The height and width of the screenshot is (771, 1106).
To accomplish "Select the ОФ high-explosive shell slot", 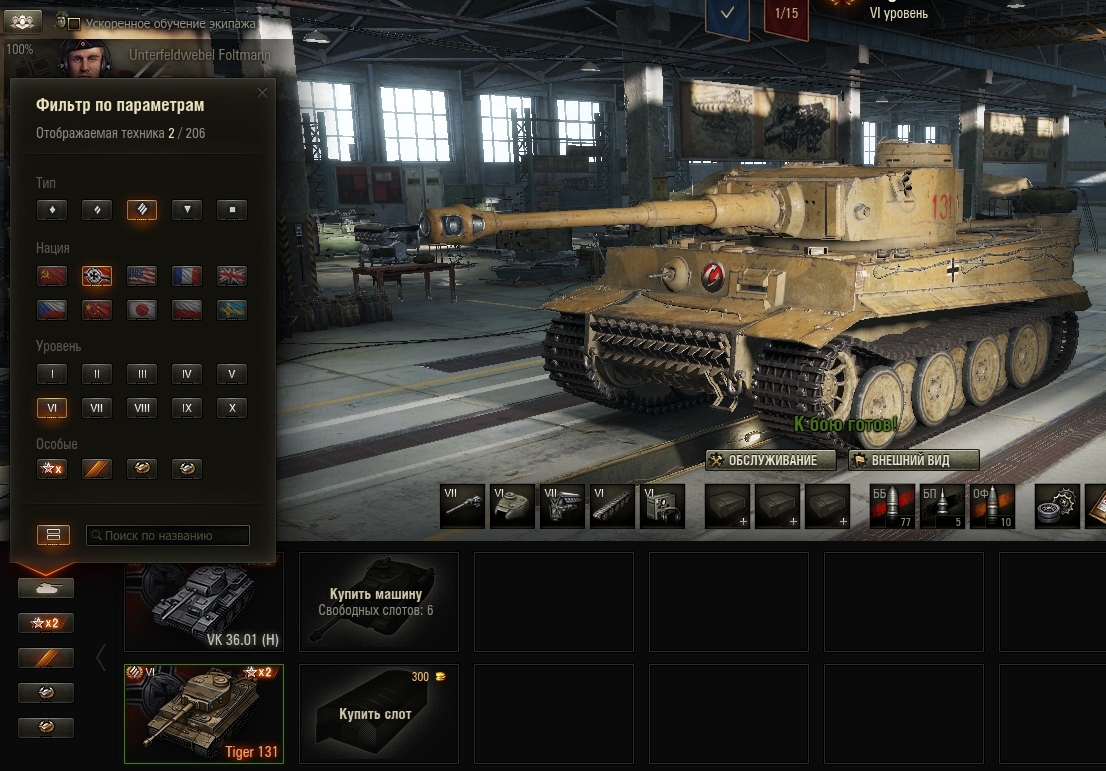I will coord(991,506).
